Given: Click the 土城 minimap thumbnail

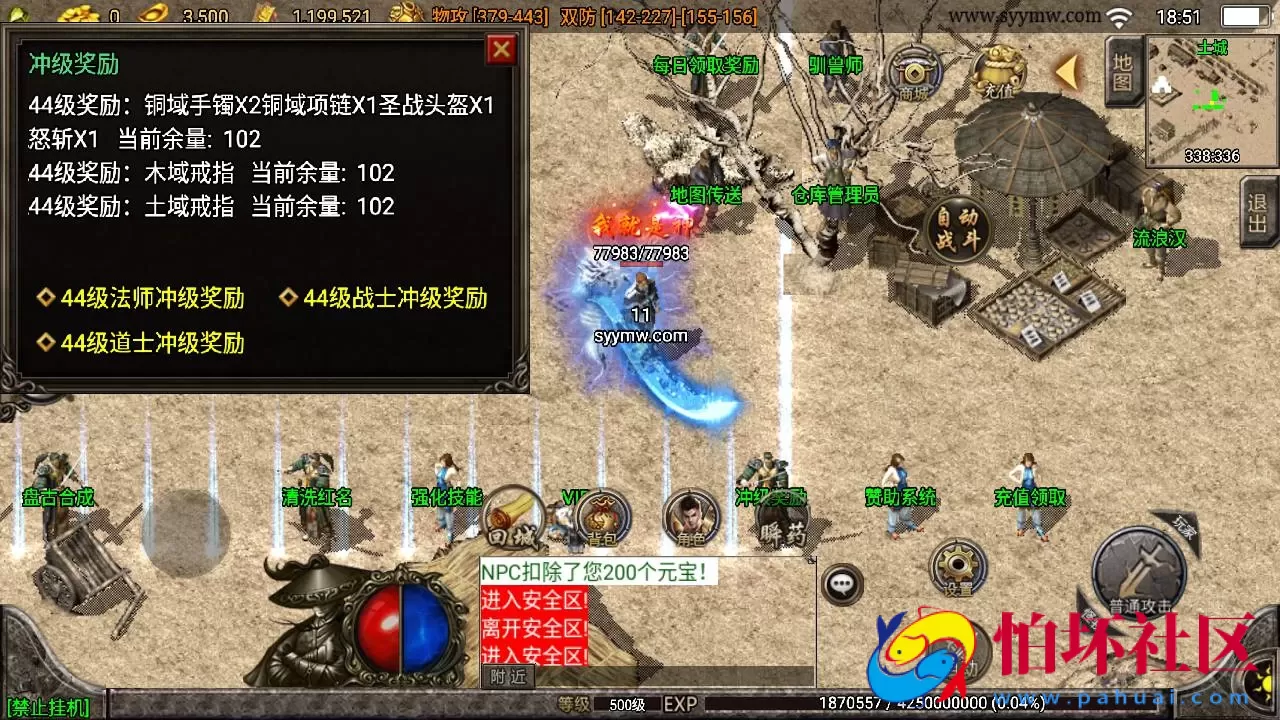Looking at the screenshot, I should tap(1210, 100).
